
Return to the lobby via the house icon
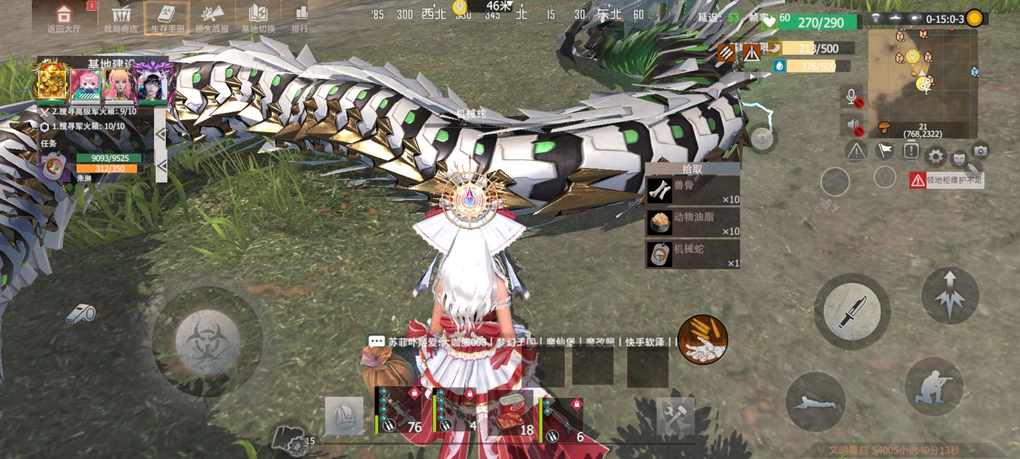[64, 15]
